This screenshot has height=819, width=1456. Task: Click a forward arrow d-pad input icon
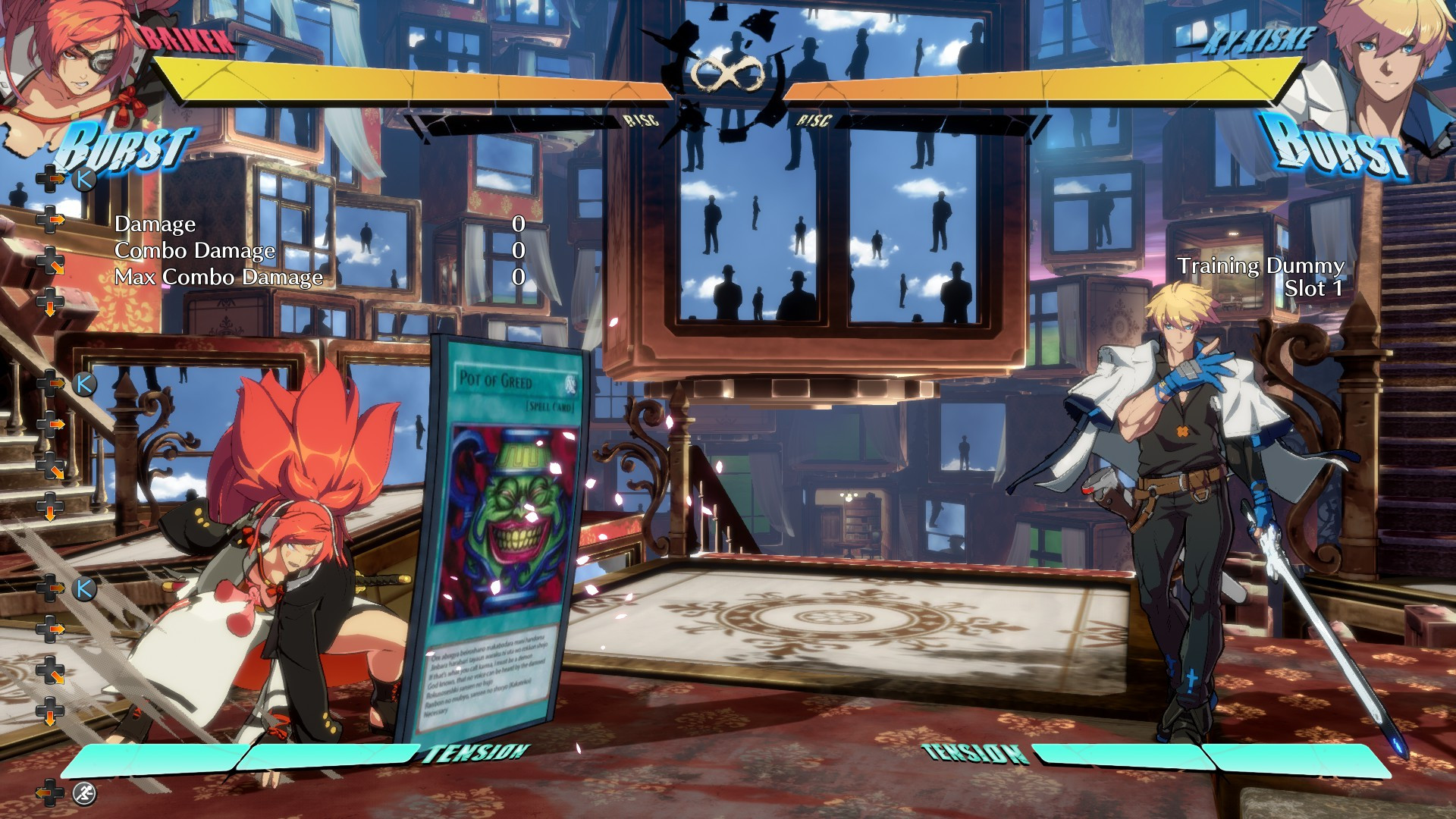51,220
